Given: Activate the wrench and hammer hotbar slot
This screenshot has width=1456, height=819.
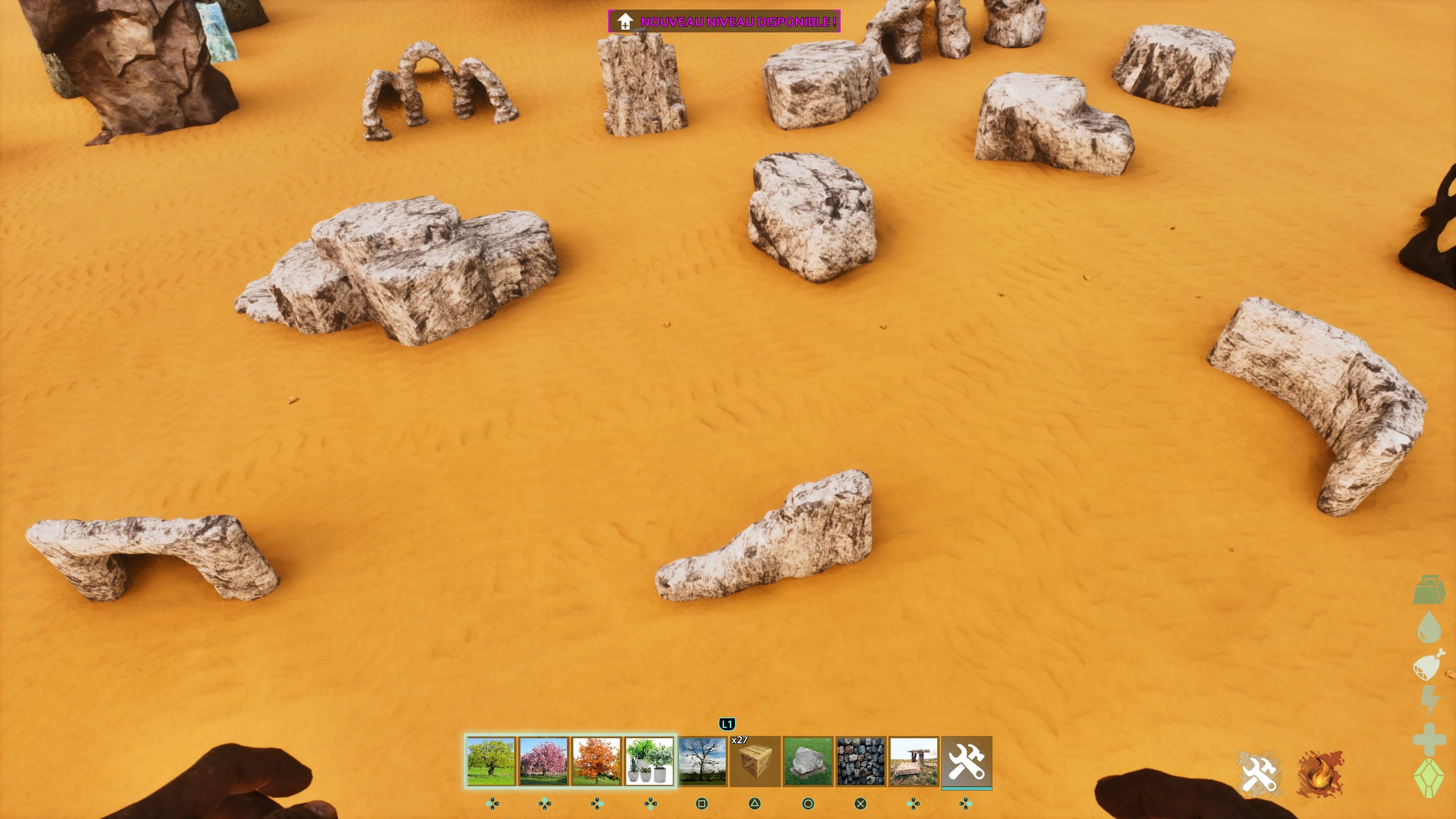Looking at the screenshot, I should (966, 761).
